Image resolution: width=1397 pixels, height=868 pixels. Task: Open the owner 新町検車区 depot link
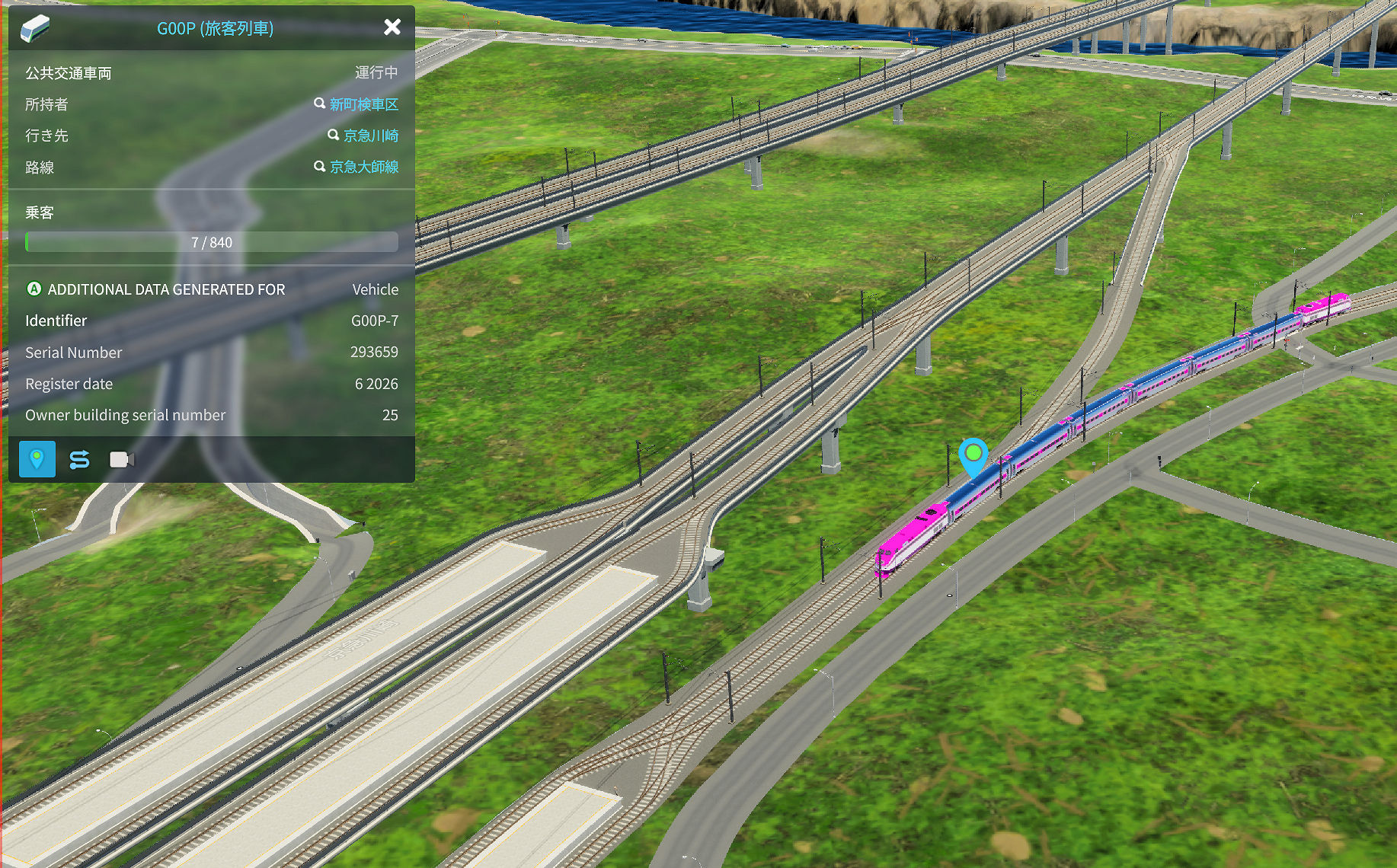click(x=363, y=104)
